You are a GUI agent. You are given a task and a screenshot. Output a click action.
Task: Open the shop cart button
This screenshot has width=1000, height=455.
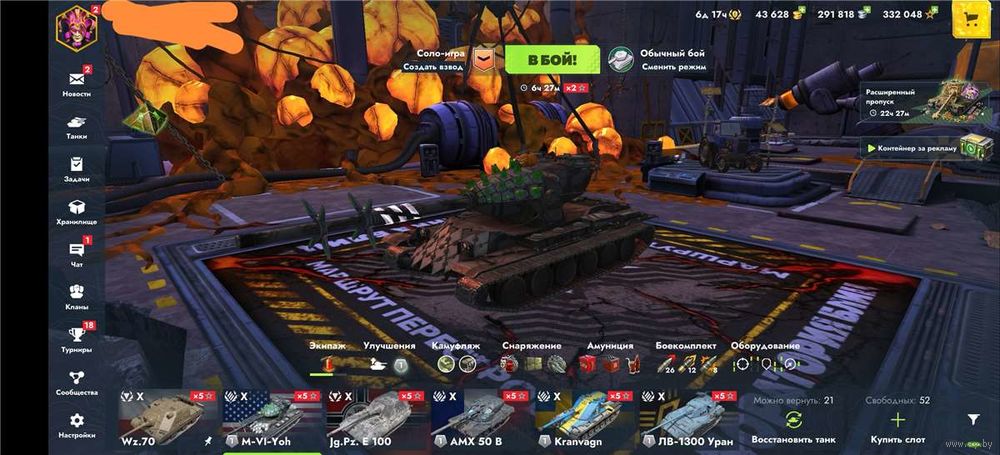[x=968, y=17]
